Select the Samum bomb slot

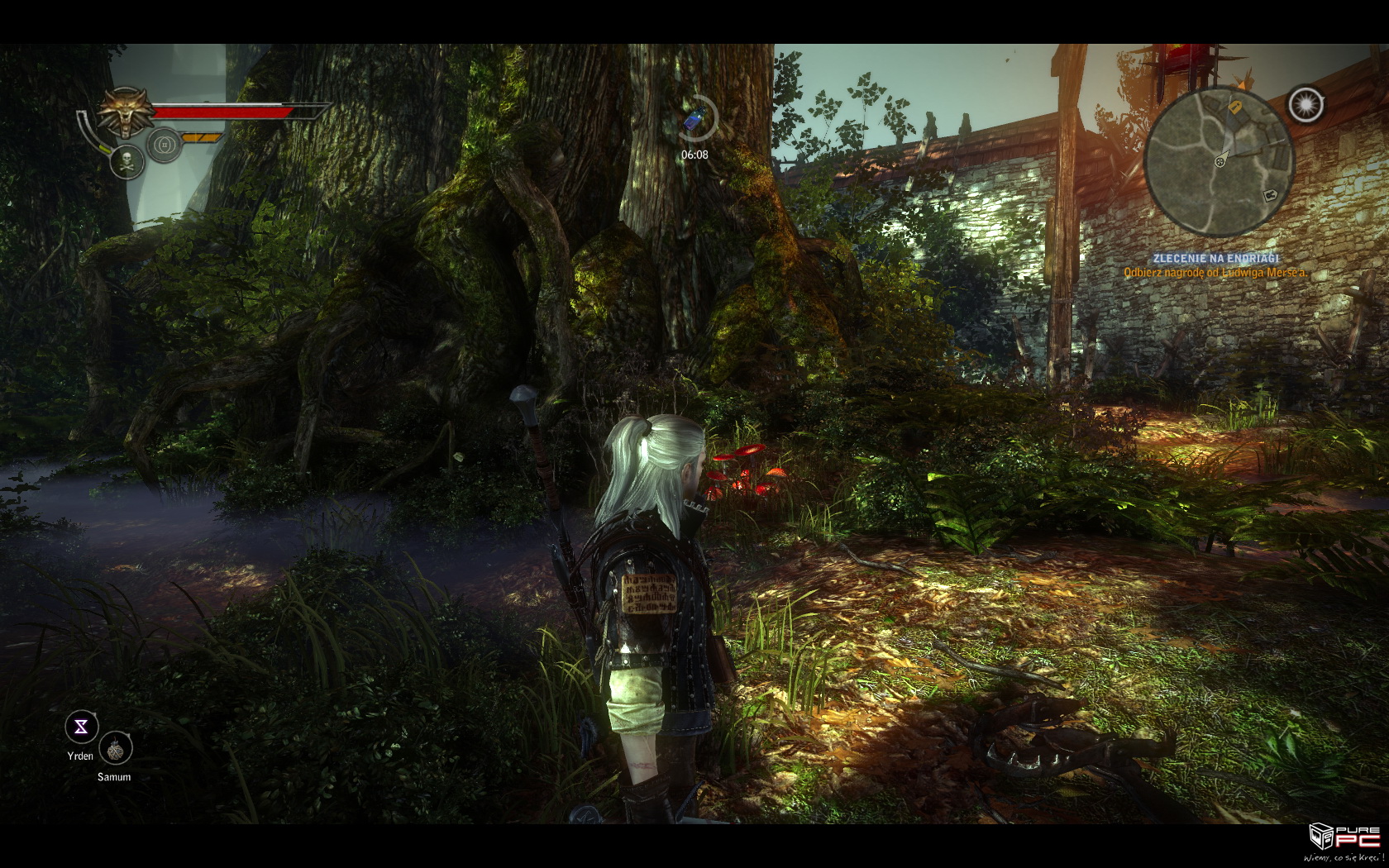point(116,749)
